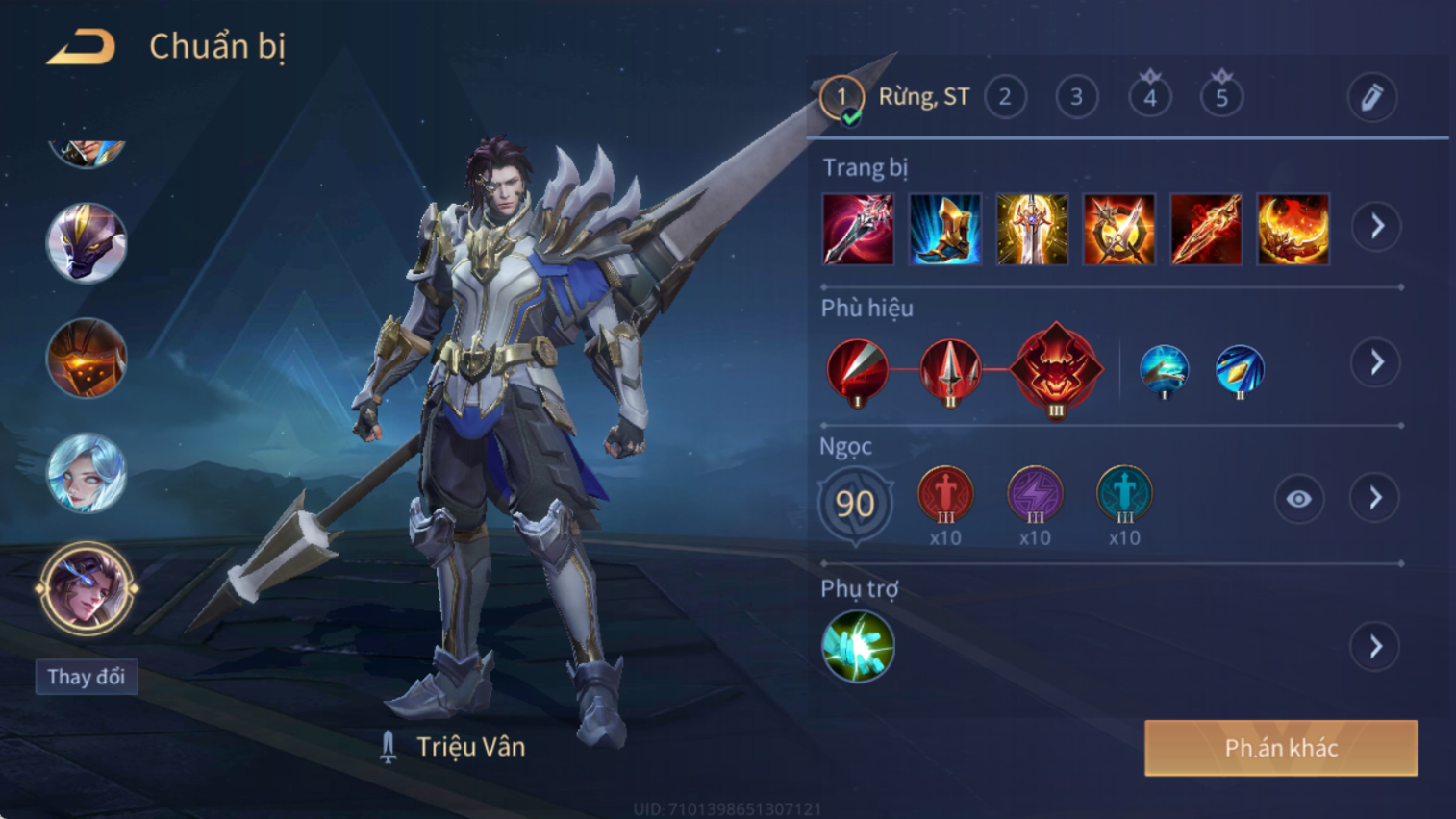Open the Trang bị equipment details arrow

(1377, 227)
